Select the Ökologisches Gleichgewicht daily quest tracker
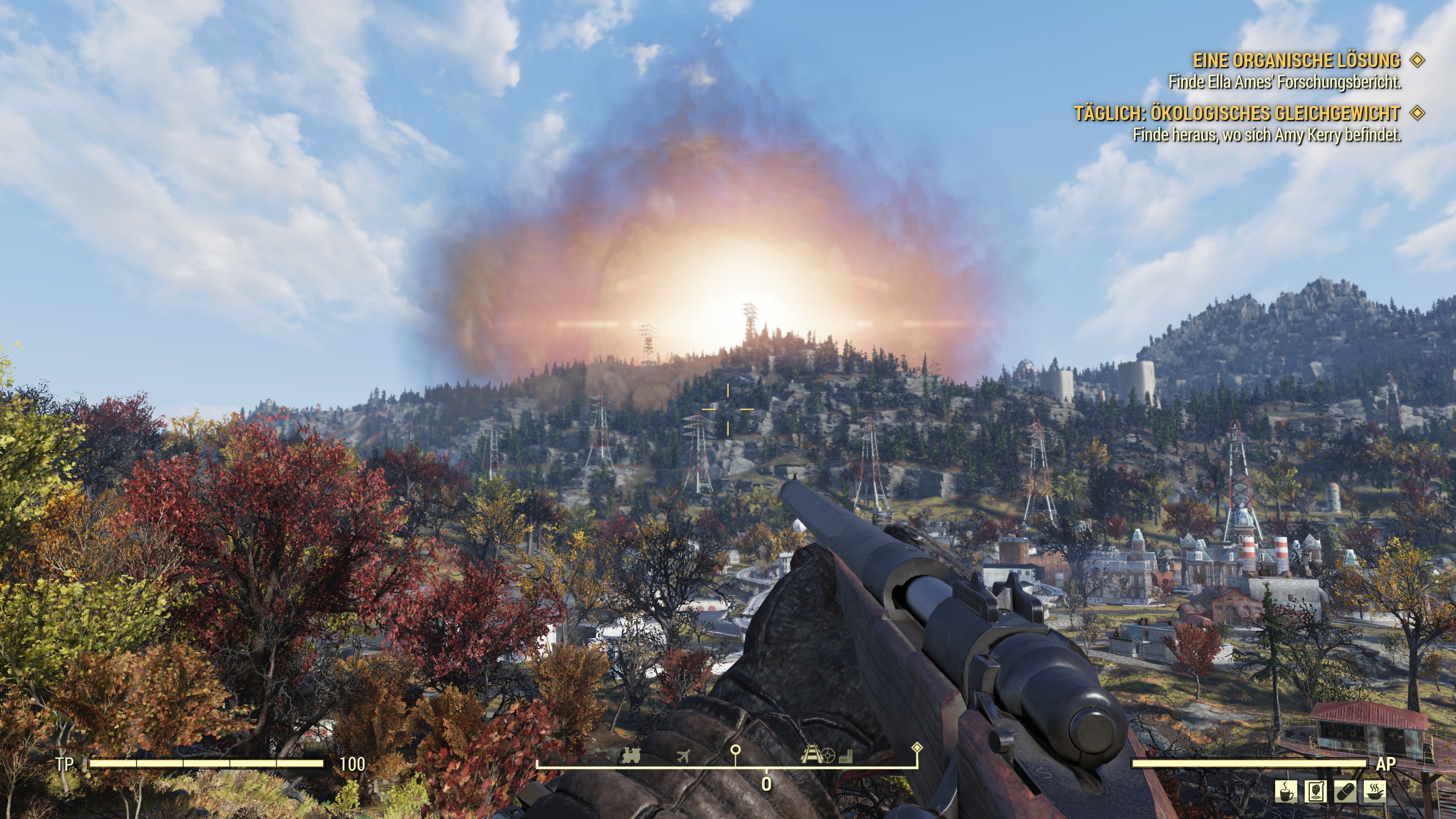 (x=1236, y=114)
